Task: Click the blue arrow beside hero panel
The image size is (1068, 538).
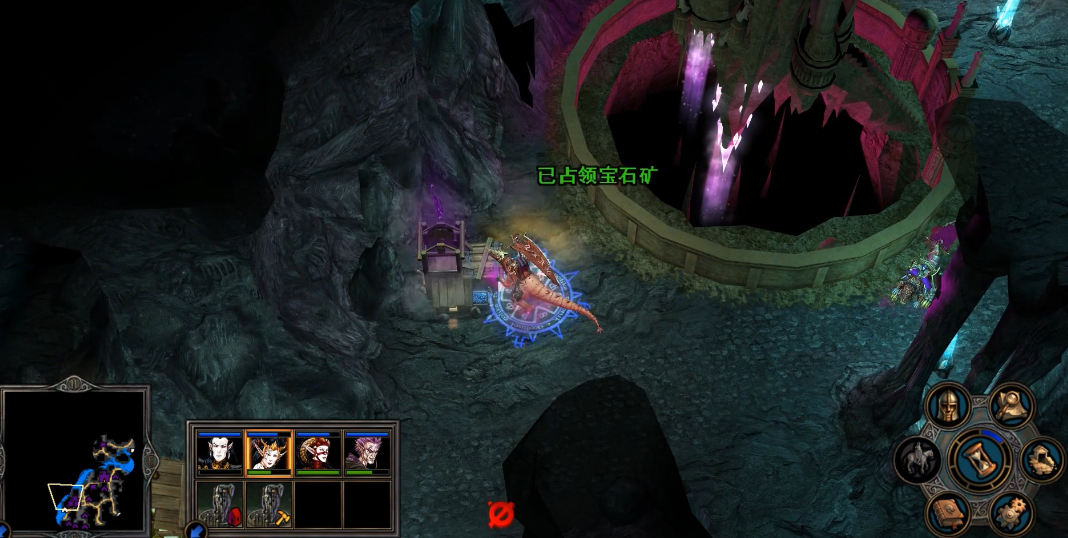Action: click(x=197, y=530)
